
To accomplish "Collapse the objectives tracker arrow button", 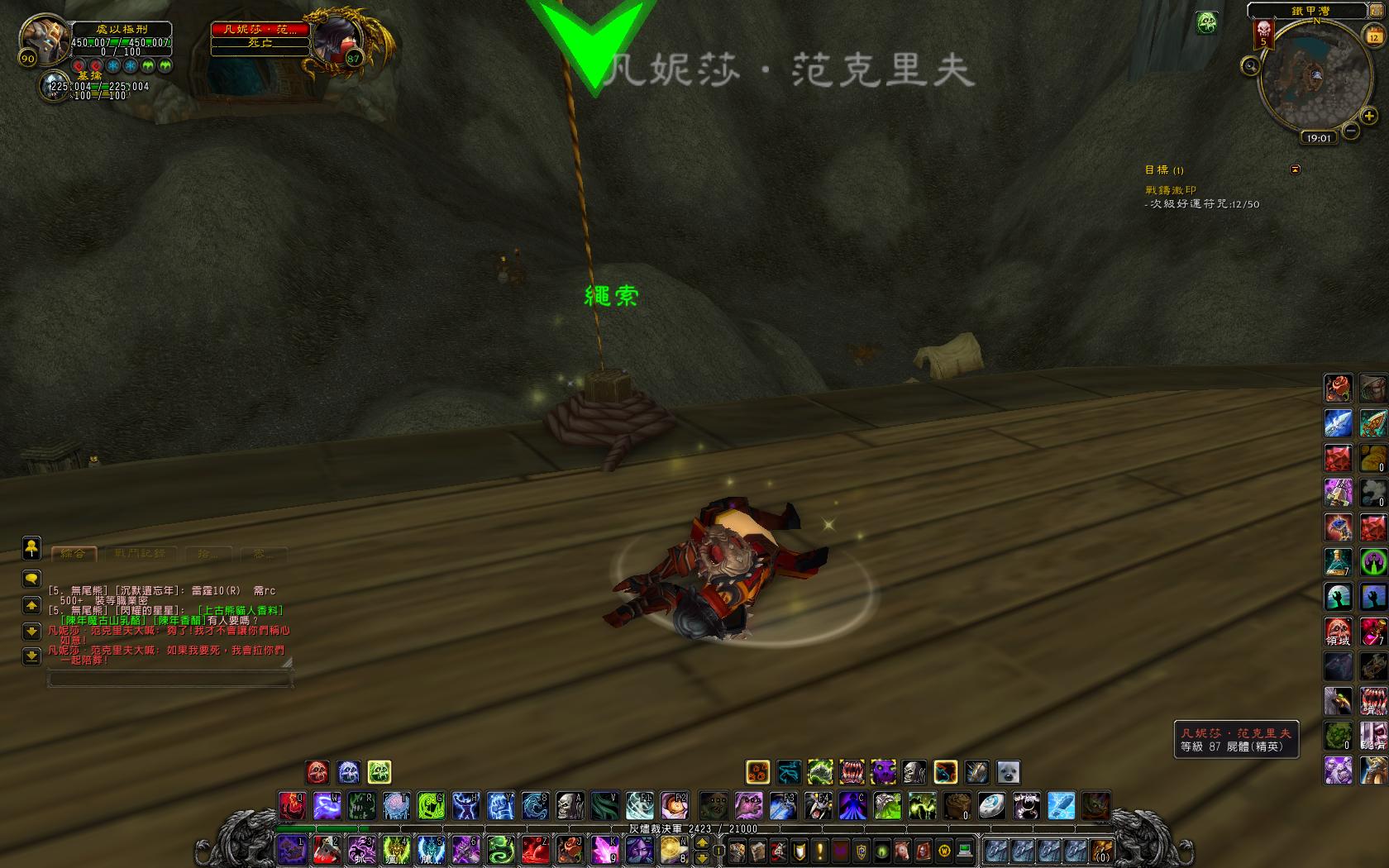I will coord(1295,169).
